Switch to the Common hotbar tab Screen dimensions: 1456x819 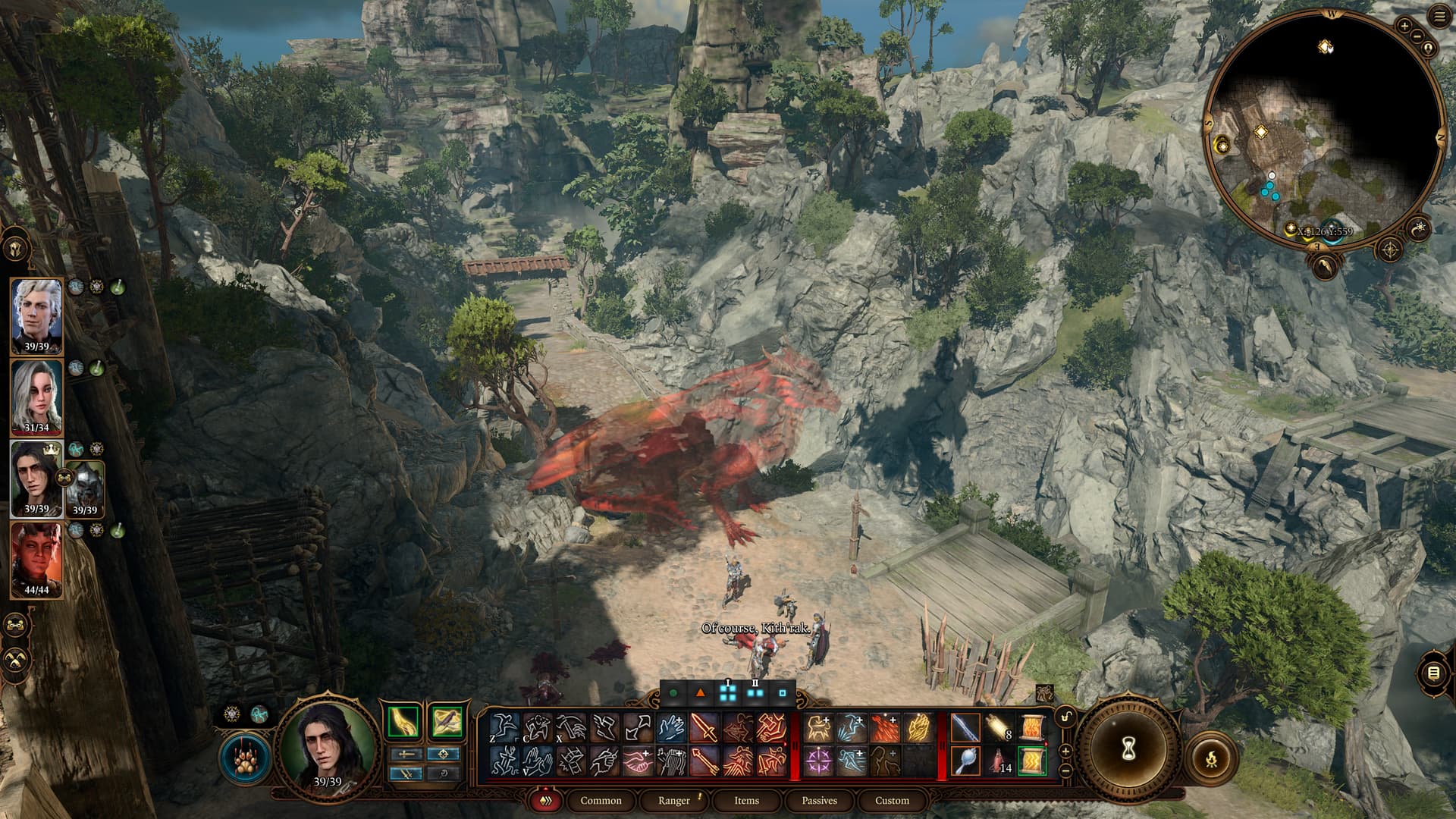coord(601,800)
